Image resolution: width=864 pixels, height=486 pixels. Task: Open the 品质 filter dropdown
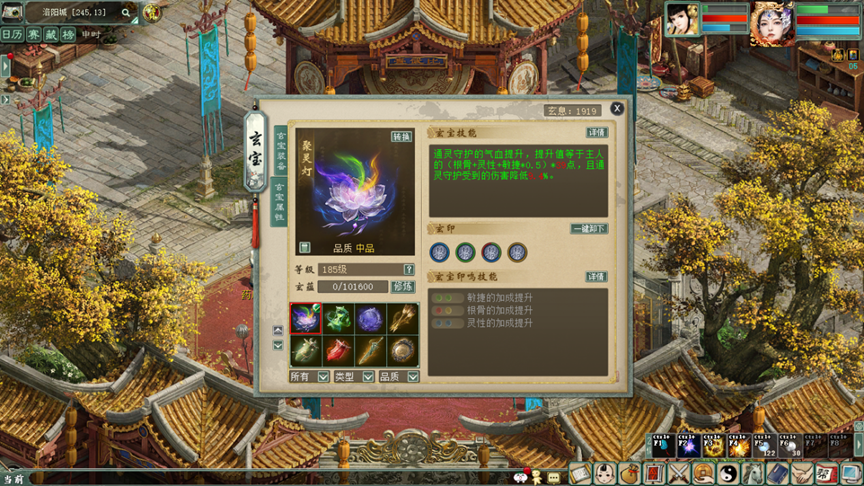coord(412,377)
